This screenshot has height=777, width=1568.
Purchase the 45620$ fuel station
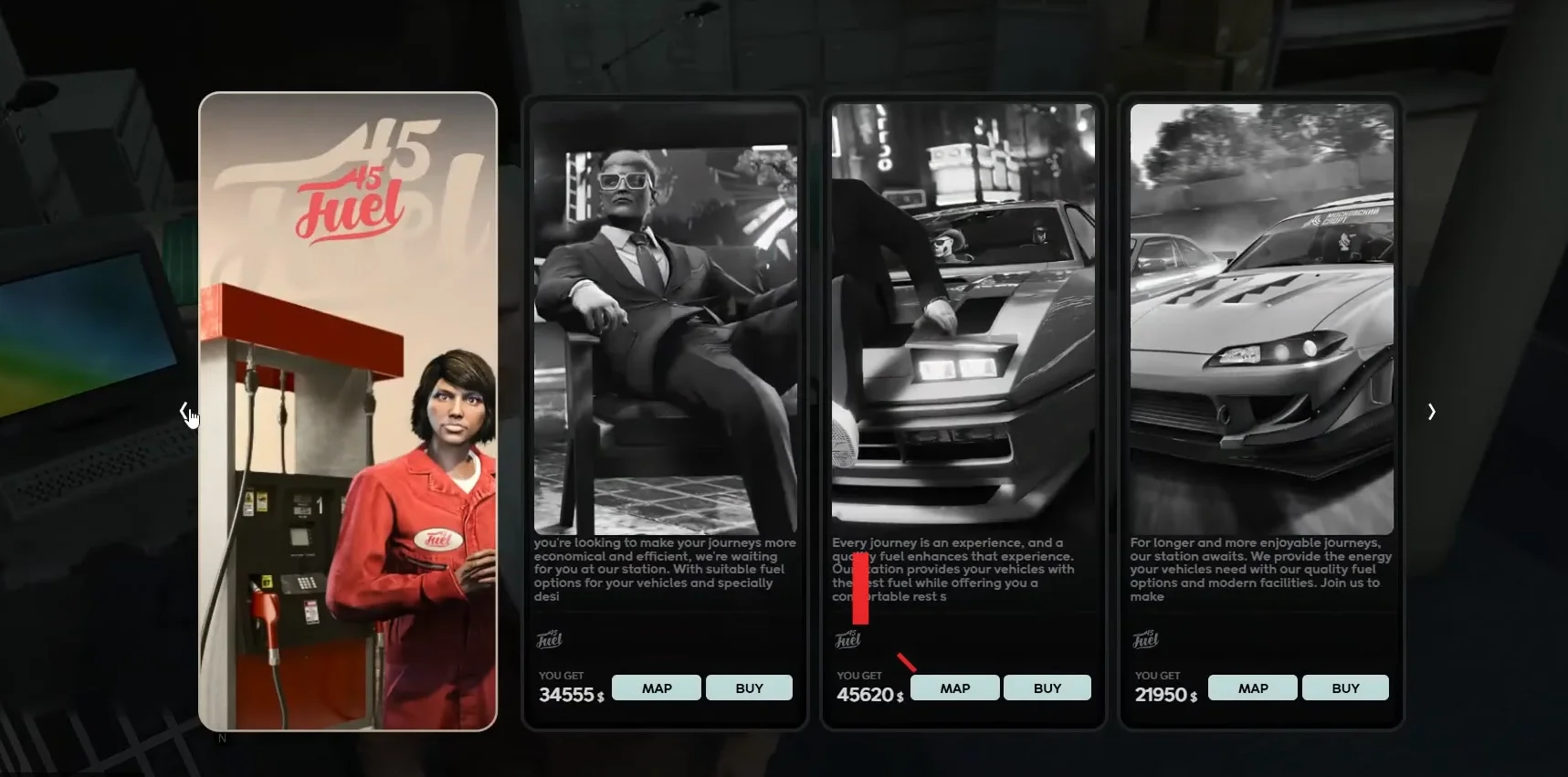[x=1047, y=688]
